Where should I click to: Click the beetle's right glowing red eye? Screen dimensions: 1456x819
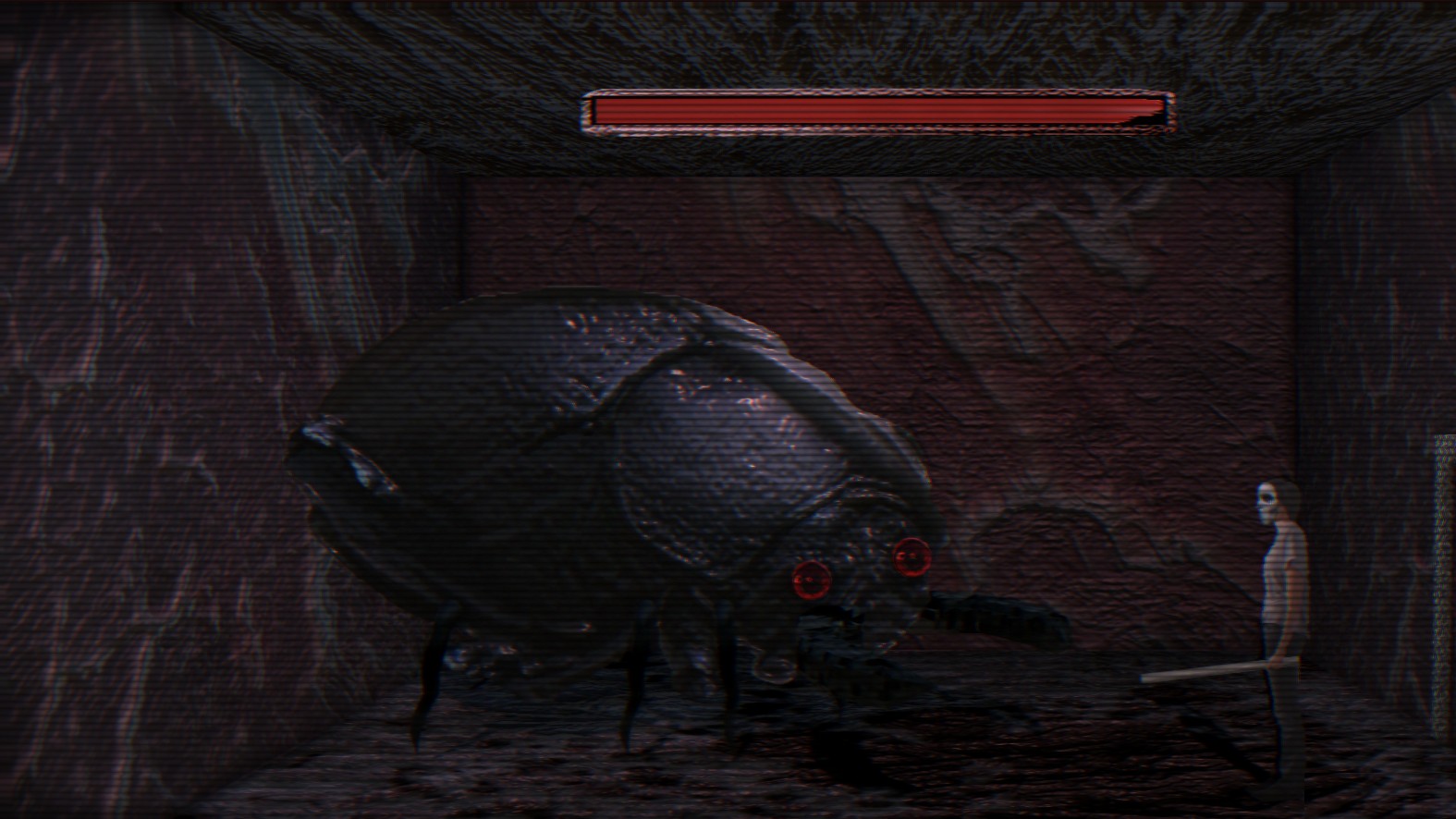(x=913, y=556)
